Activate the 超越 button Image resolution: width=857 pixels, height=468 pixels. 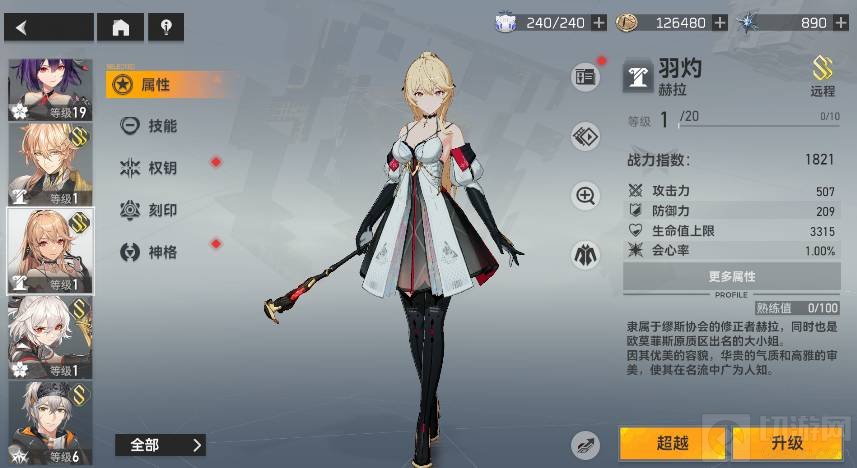(671, 443)
